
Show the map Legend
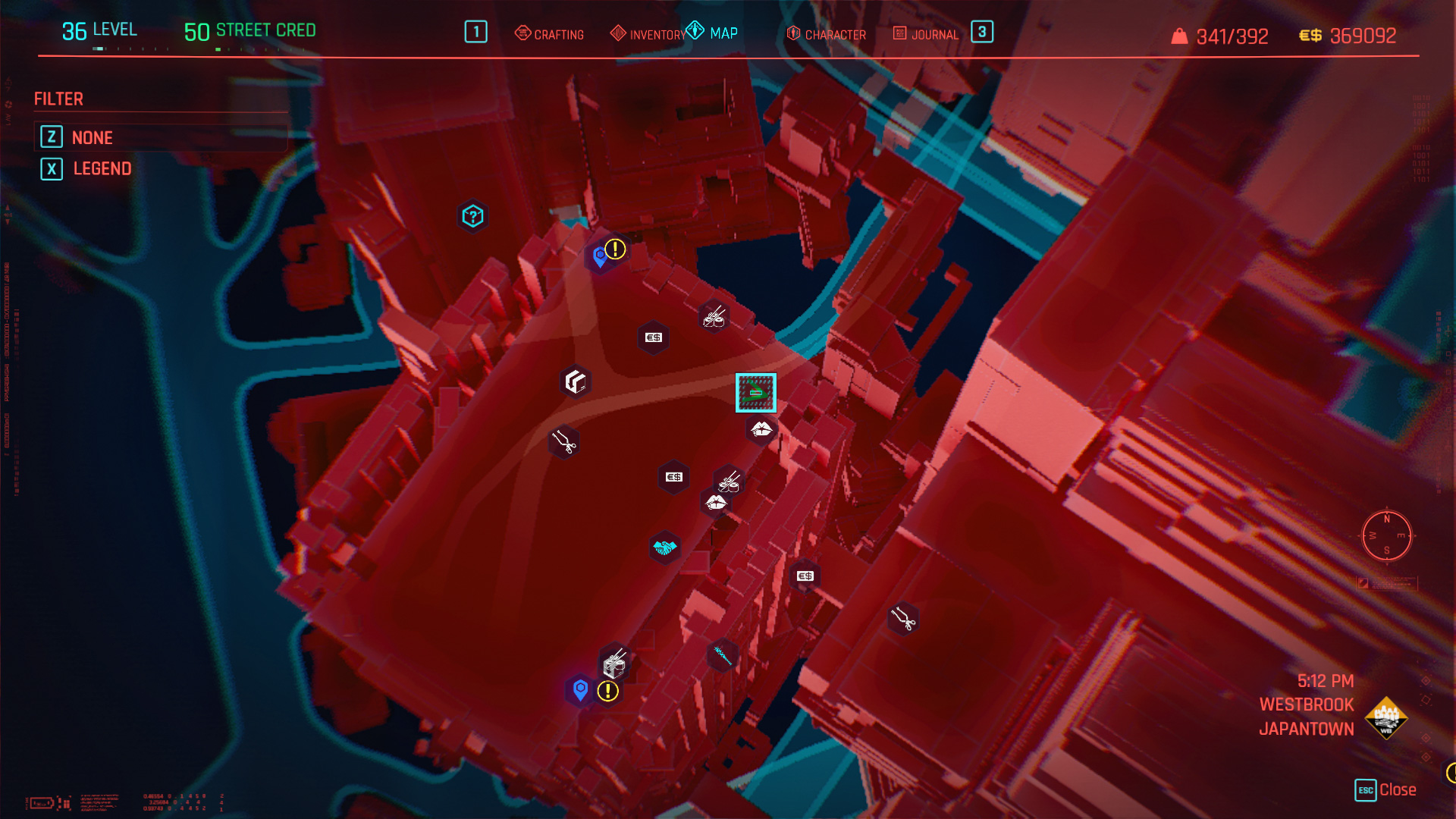coord(102,168)
